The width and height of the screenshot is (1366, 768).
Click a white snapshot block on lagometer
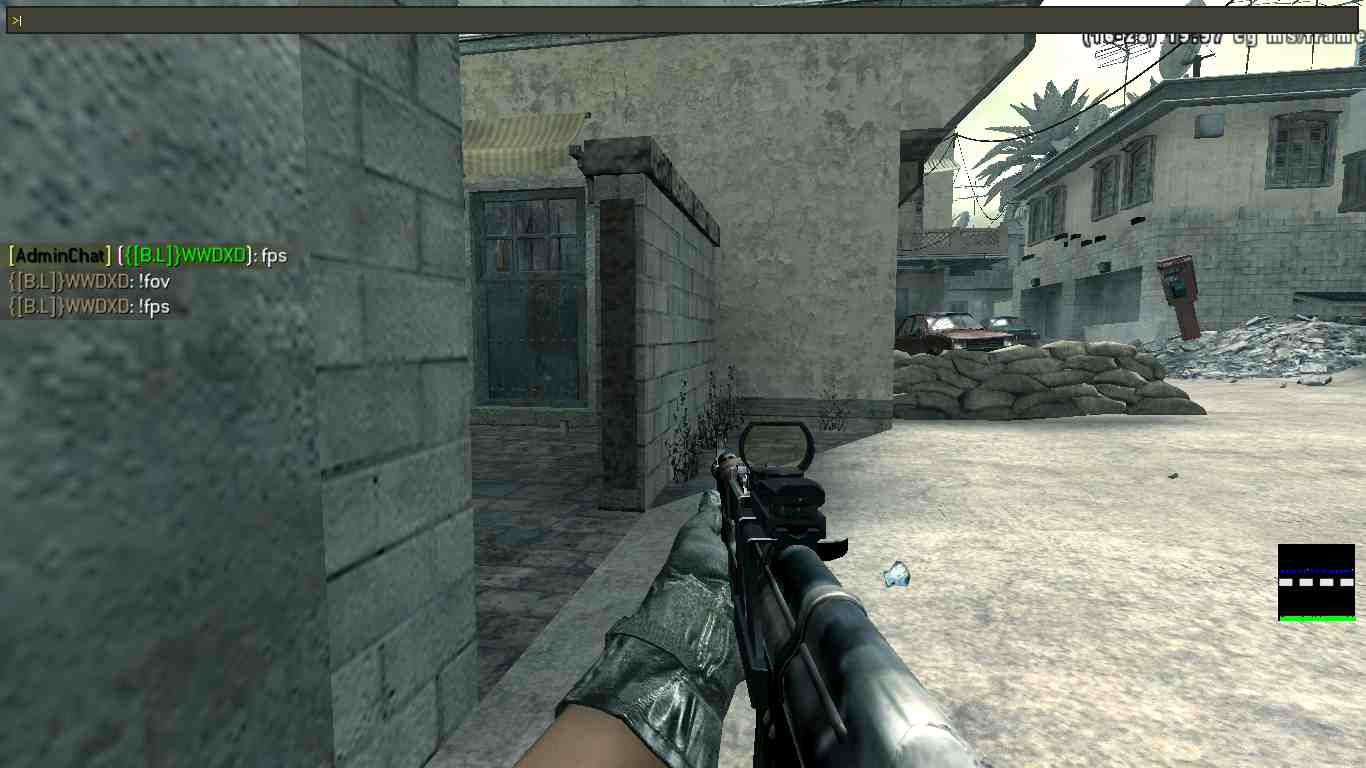pos(1286,582)
